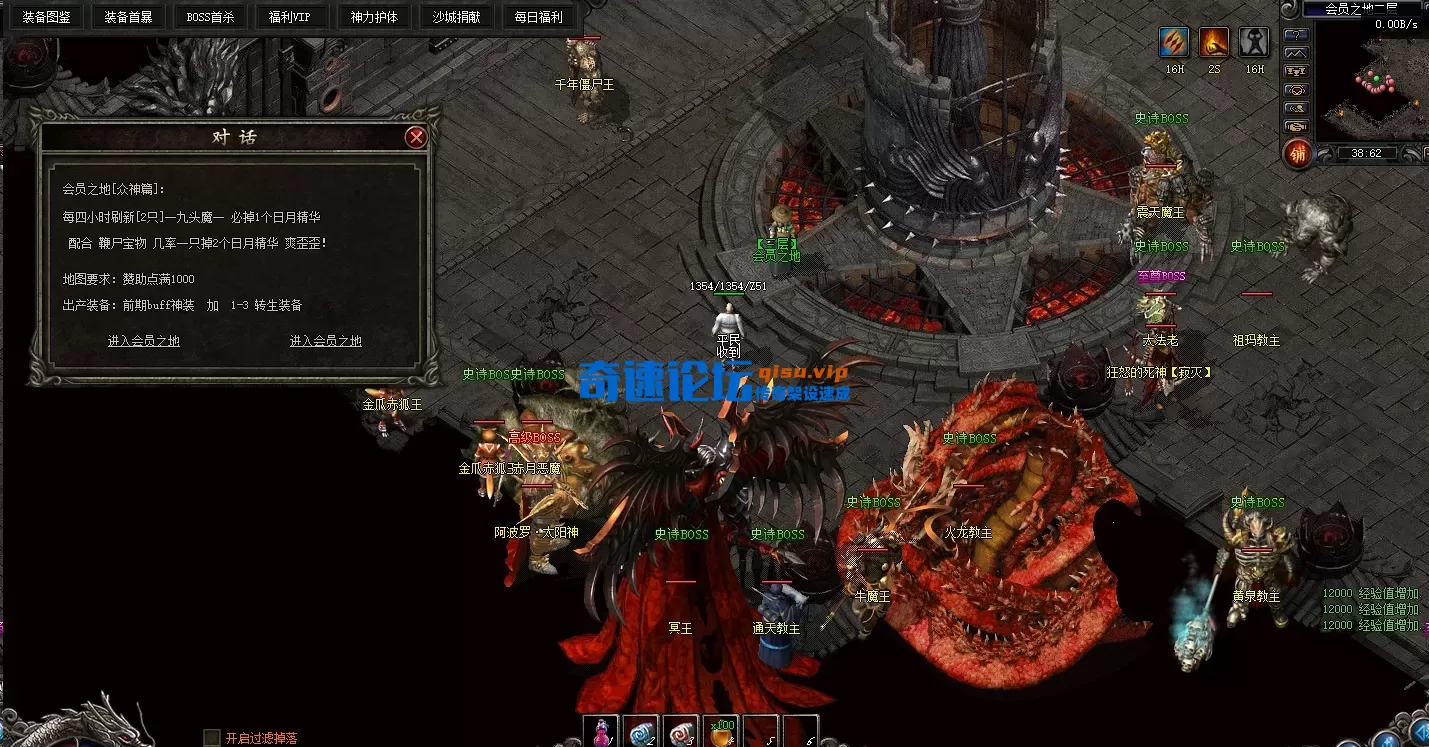Use the blue scroll in hotbar slot 2
The height and width of the screenshot is (747, 1429).
tap(641, 732)
